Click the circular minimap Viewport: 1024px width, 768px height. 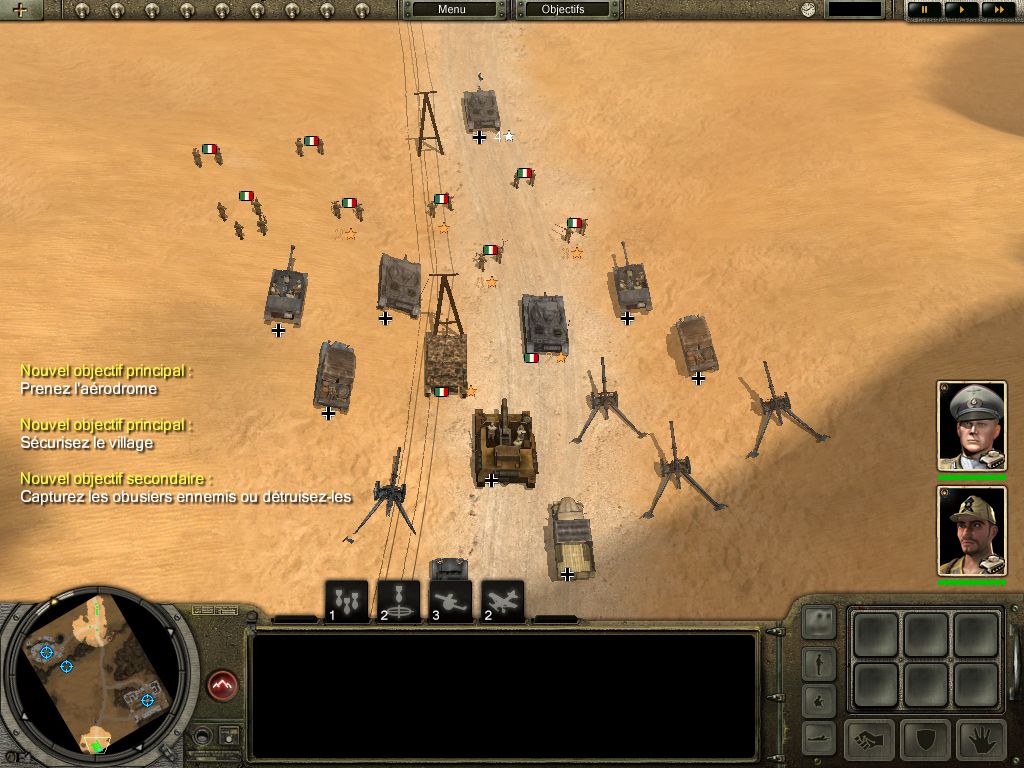coord(97,673)
